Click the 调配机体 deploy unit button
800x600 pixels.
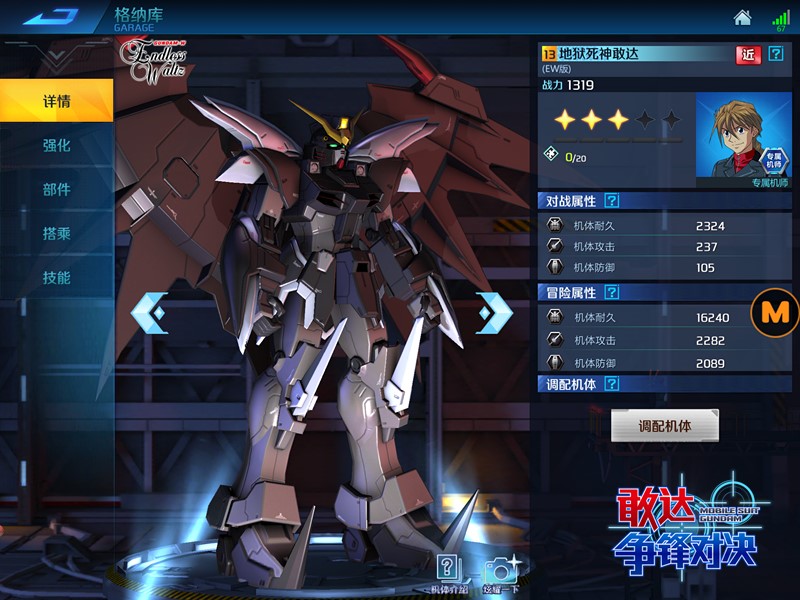click(665, 425)
